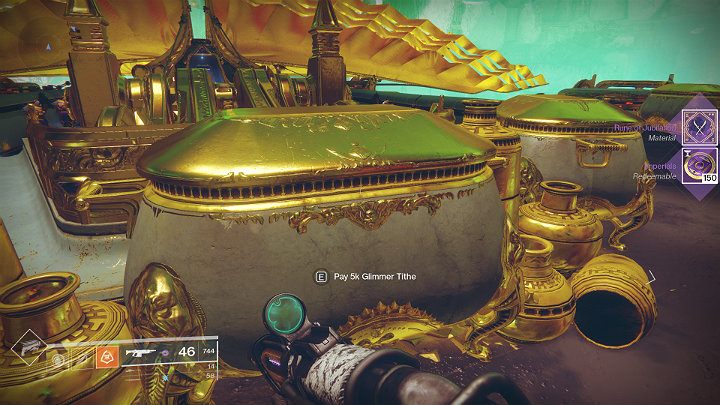Image resolution: width=720 pixels, height=405 pixels.
Task: Select the Rune of Jubilation loot icon
Action: pos(697,130)
